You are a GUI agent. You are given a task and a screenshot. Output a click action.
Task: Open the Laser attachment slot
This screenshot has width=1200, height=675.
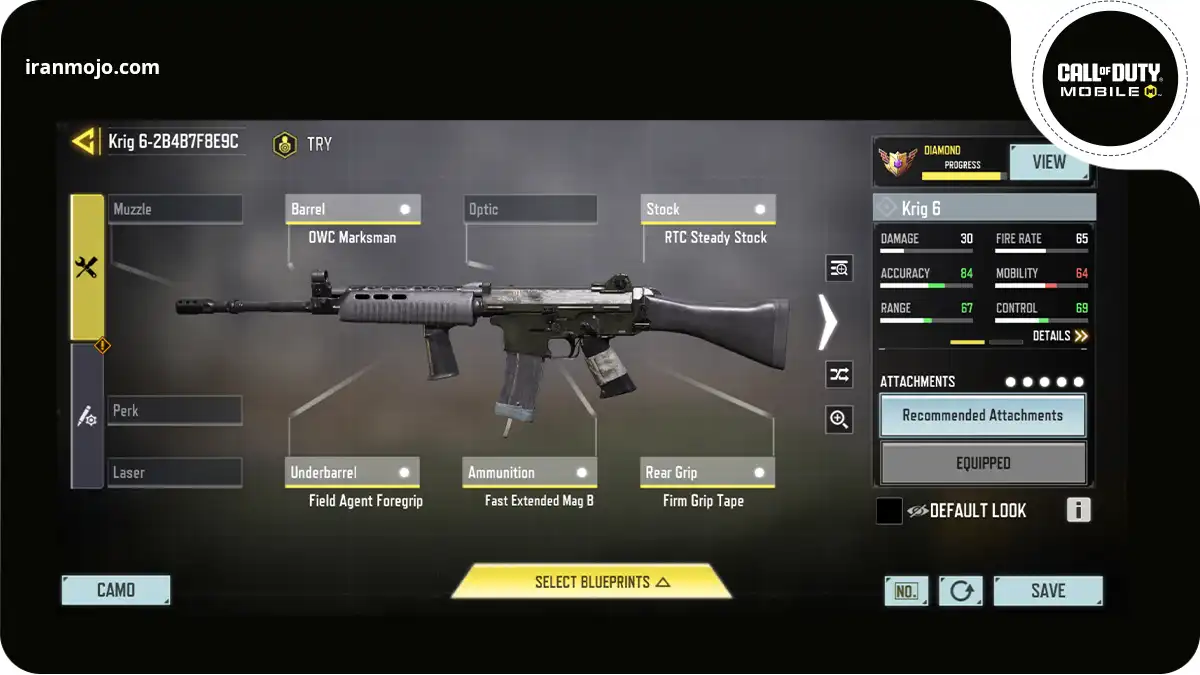coord(175,472)
